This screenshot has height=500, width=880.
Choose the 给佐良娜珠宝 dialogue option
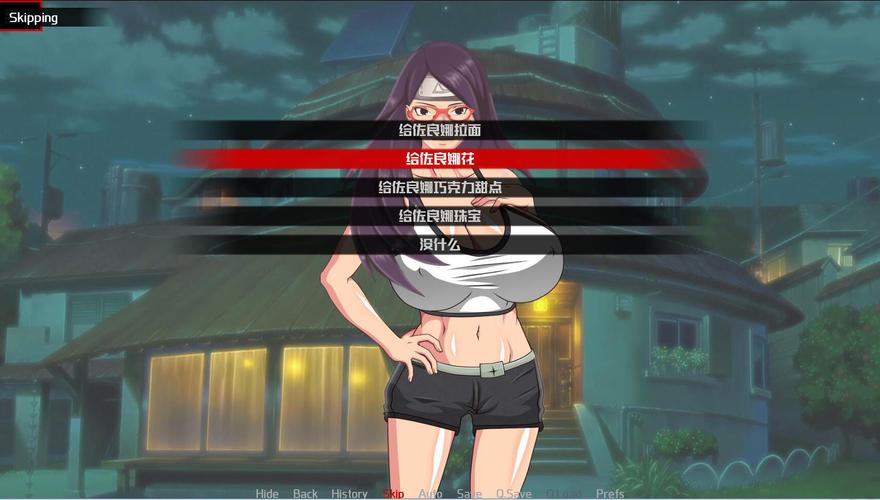tap(439, 215)
